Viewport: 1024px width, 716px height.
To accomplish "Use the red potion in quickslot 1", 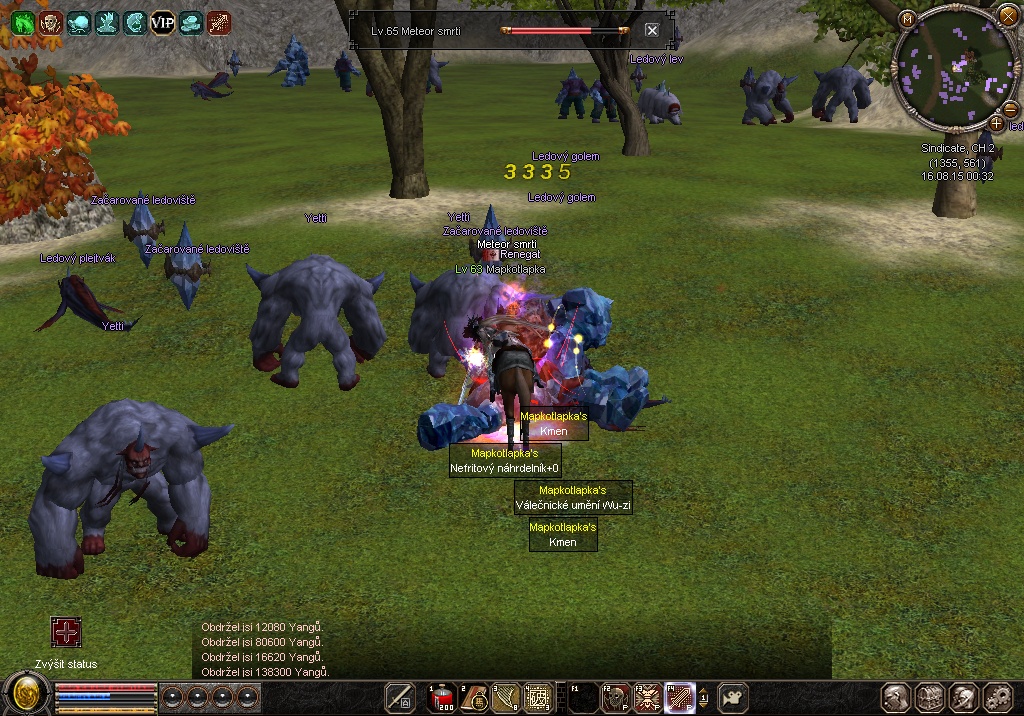I will tap(442, 698).
